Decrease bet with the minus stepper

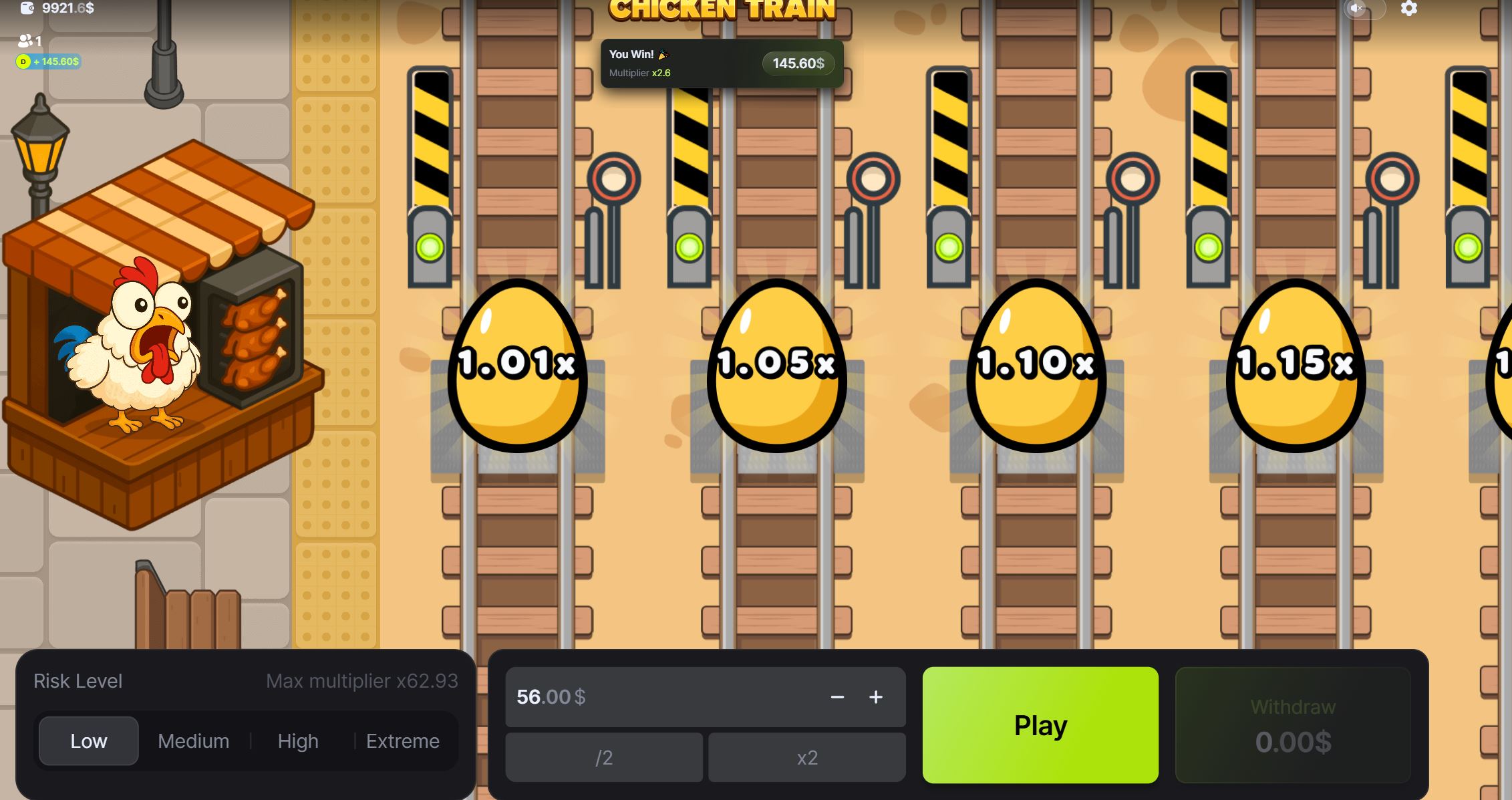[x=837, y=697]
